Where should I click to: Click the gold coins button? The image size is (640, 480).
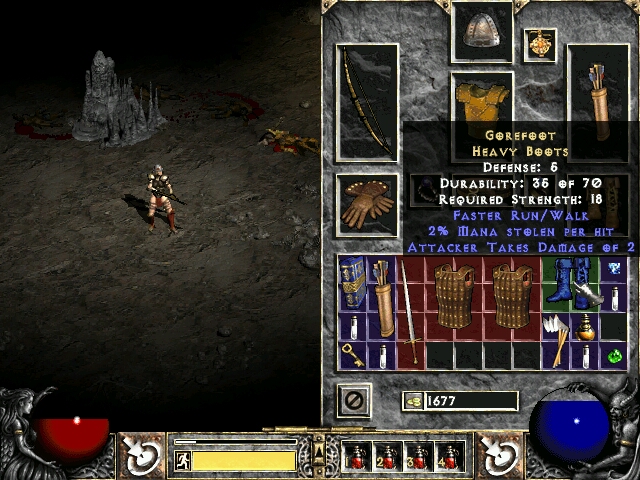point(411,401)
